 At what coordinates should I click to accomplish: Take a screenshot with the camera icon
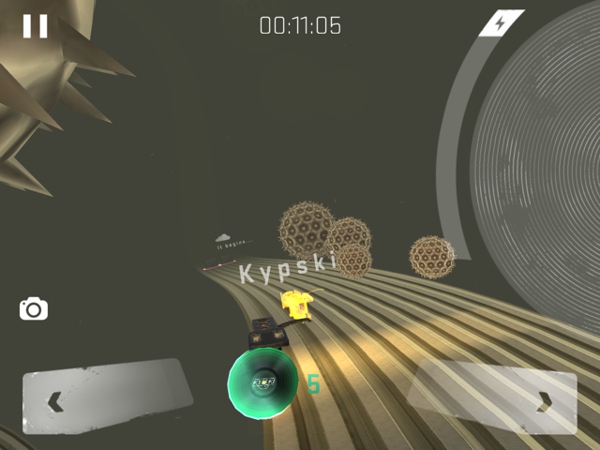coord(34,309)
